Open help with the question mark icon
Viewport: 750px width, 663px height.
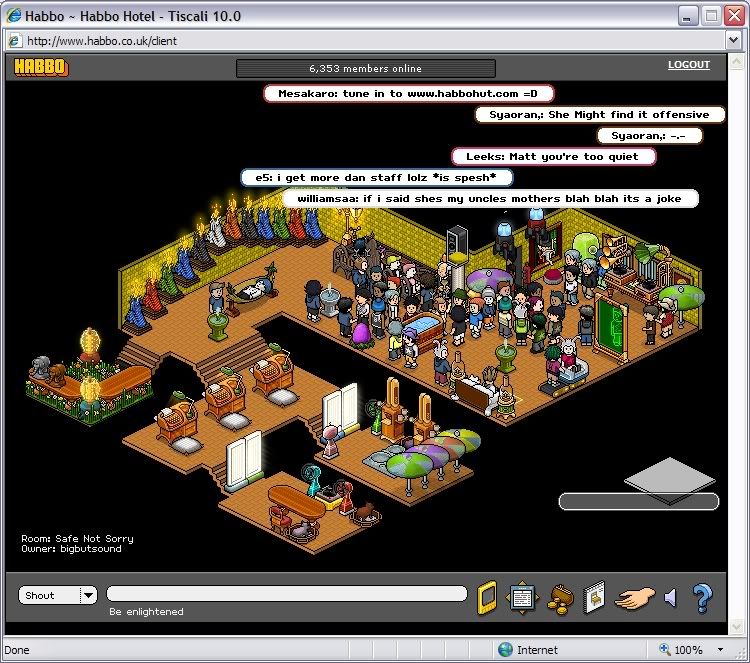click(702, 597)
